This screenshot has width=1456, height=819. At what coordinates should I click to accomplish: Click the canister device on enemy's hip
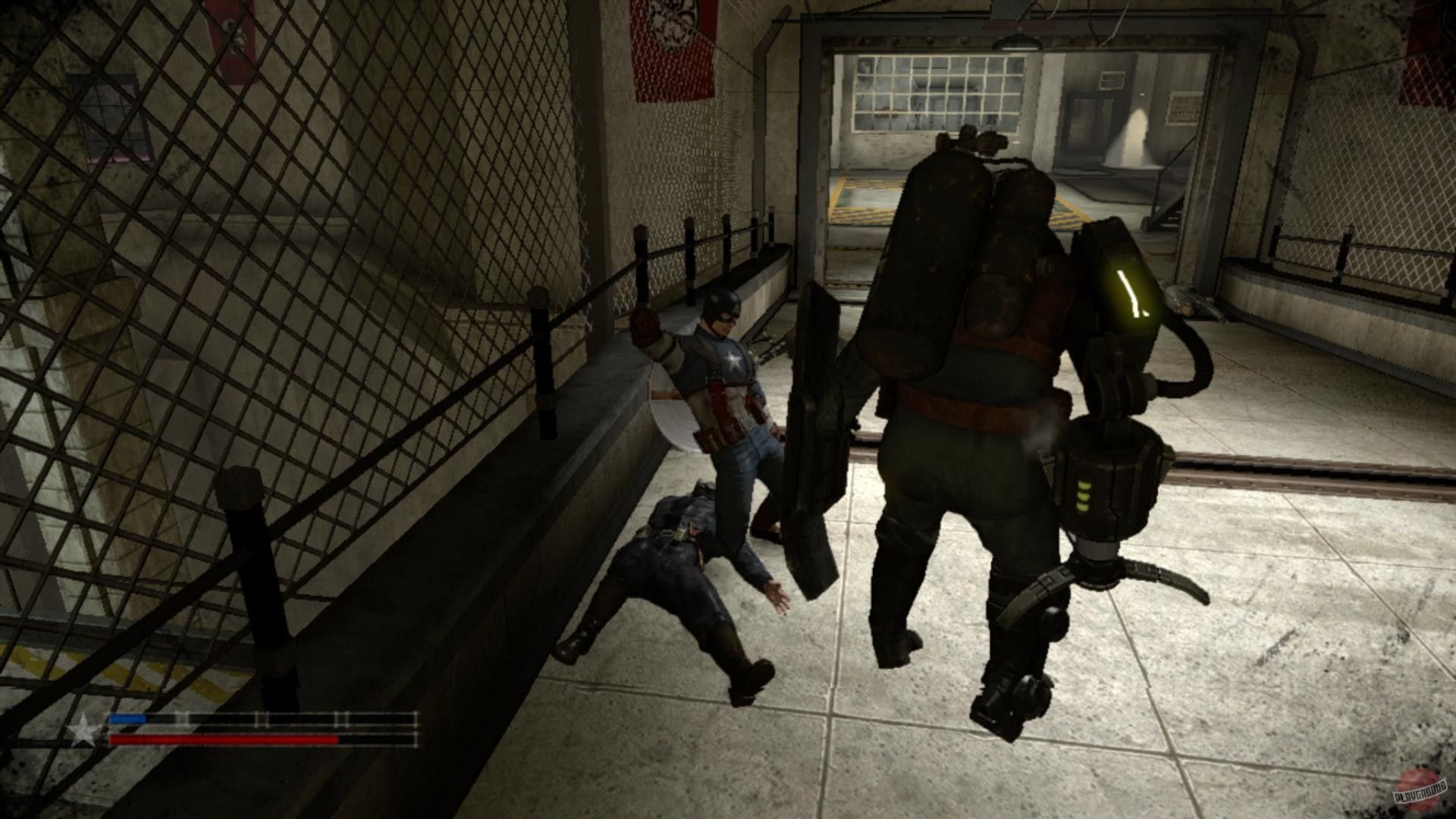[1113, 478]
